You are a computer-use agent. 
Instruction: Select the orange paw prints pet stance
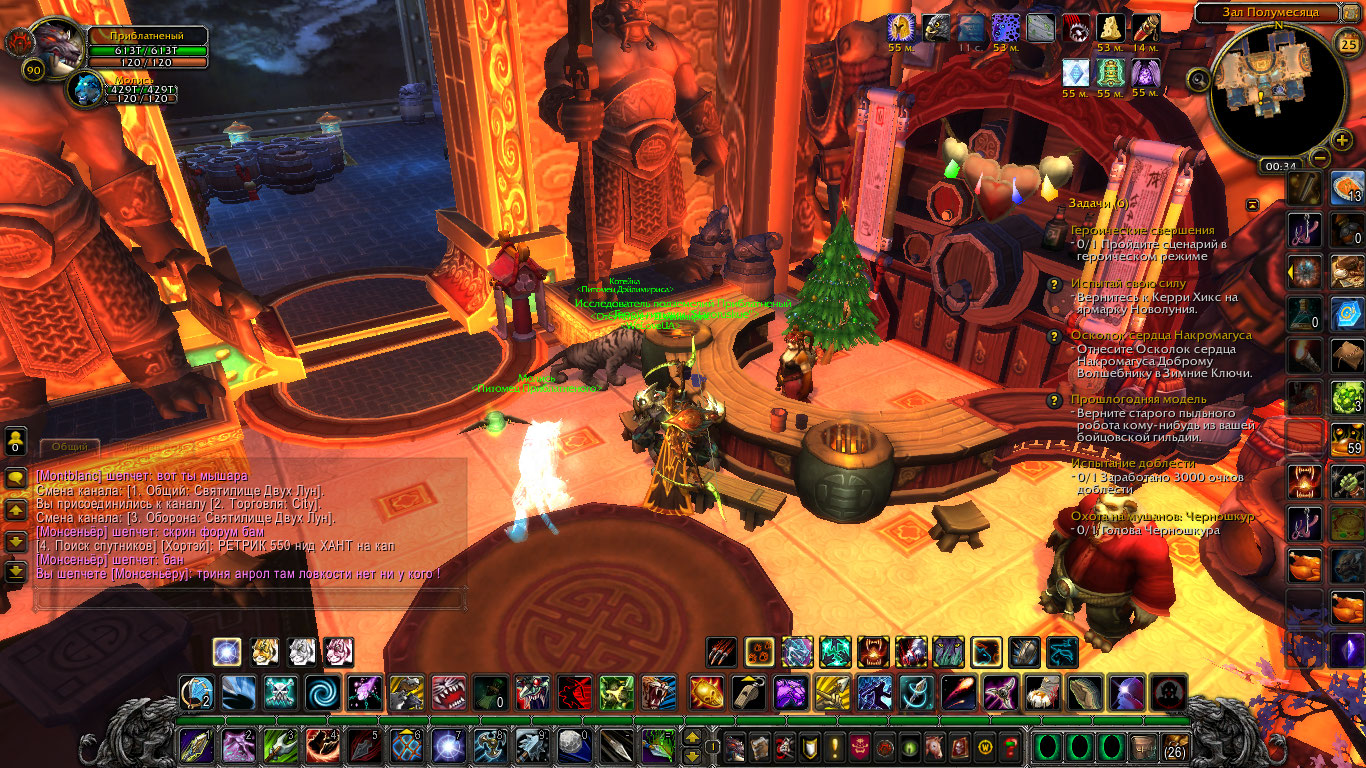click(x=758, y=652)
